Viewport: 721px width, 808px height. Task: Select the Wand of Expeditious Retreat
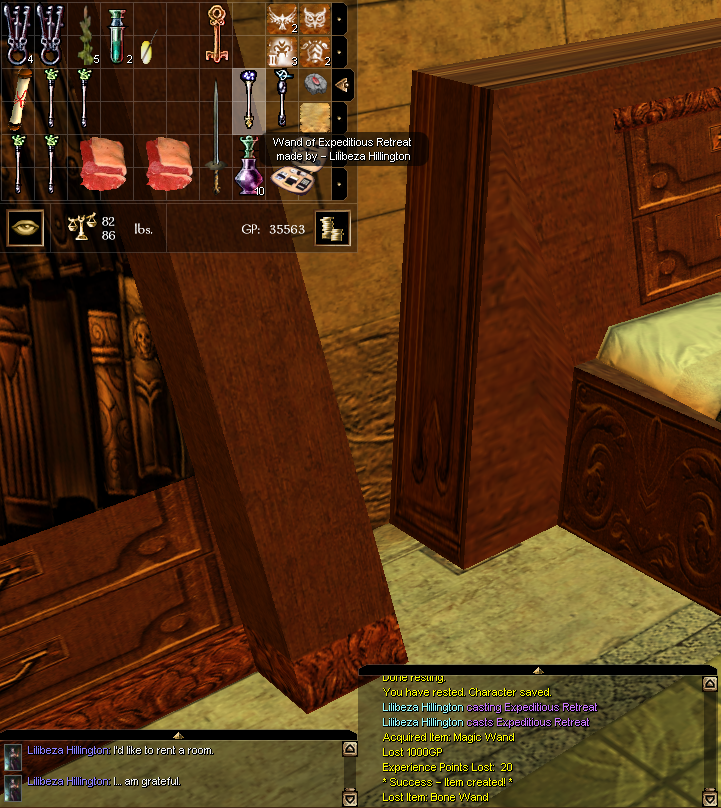pos(249,98)
